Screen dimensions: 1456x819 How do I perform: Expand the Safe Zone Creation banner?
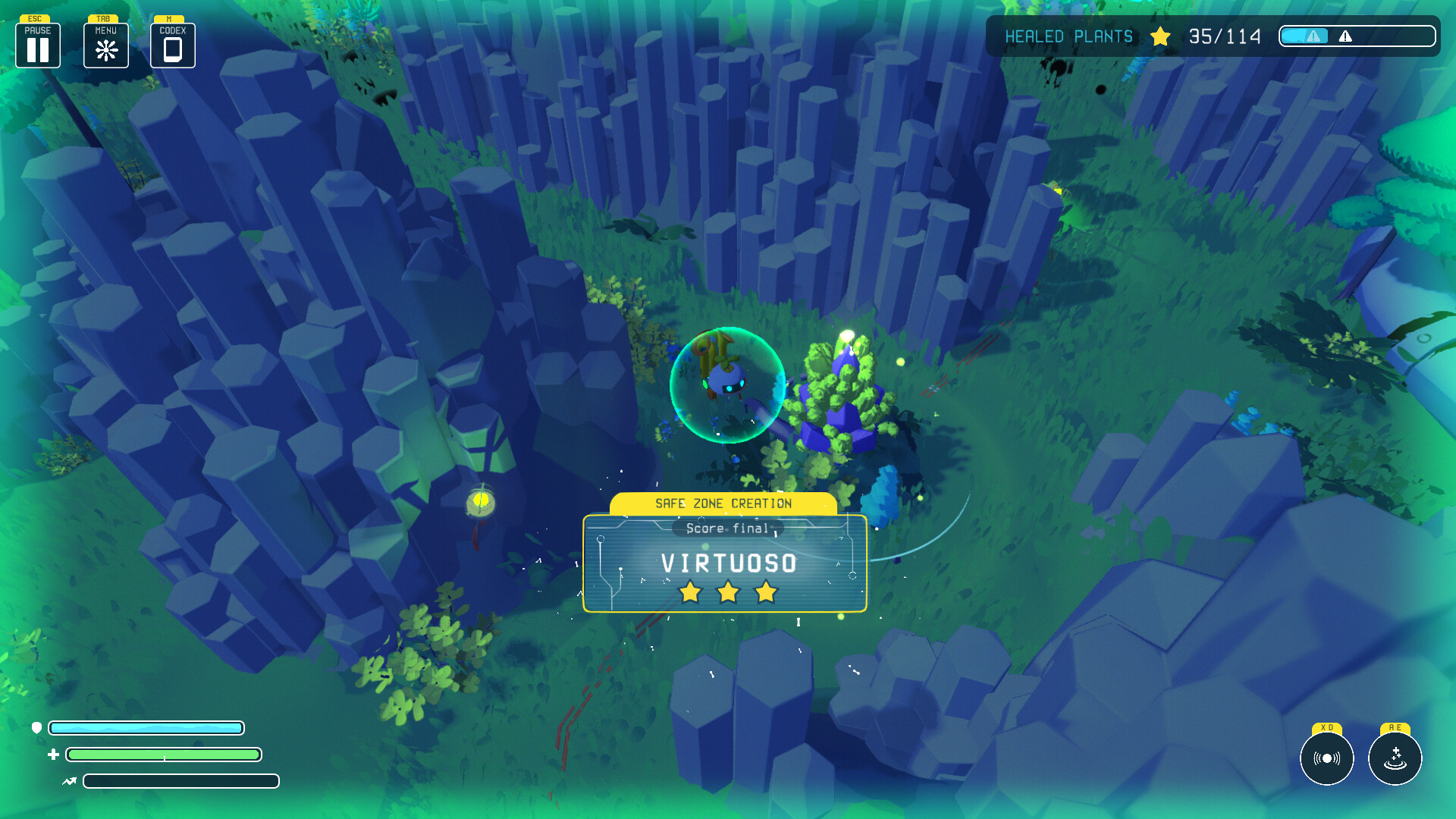pos(723,503)
